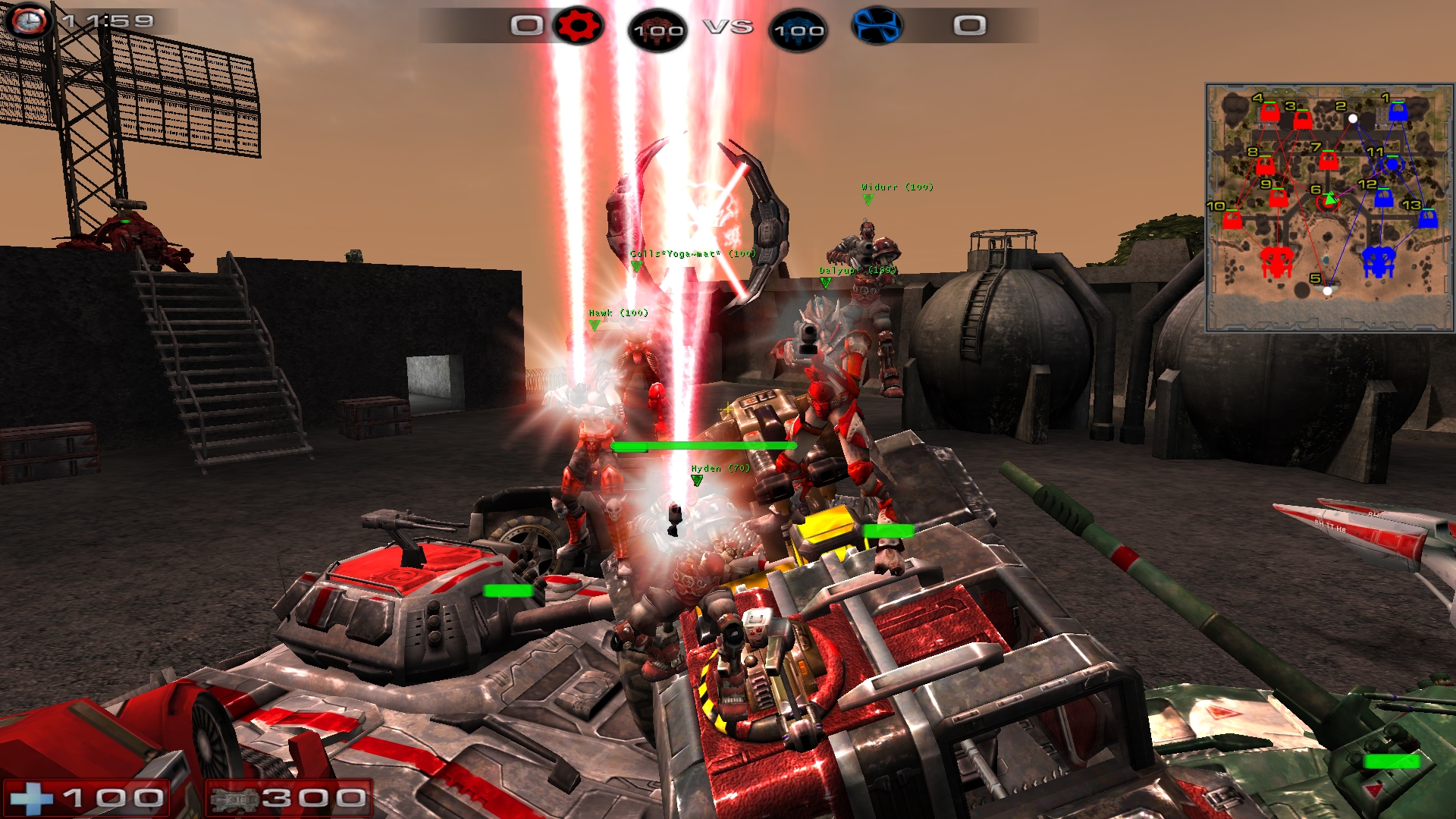The width and height of the screenshot is (1456, 819).
Task: Click the blue team emblem
Action: [x=877, y=26]
